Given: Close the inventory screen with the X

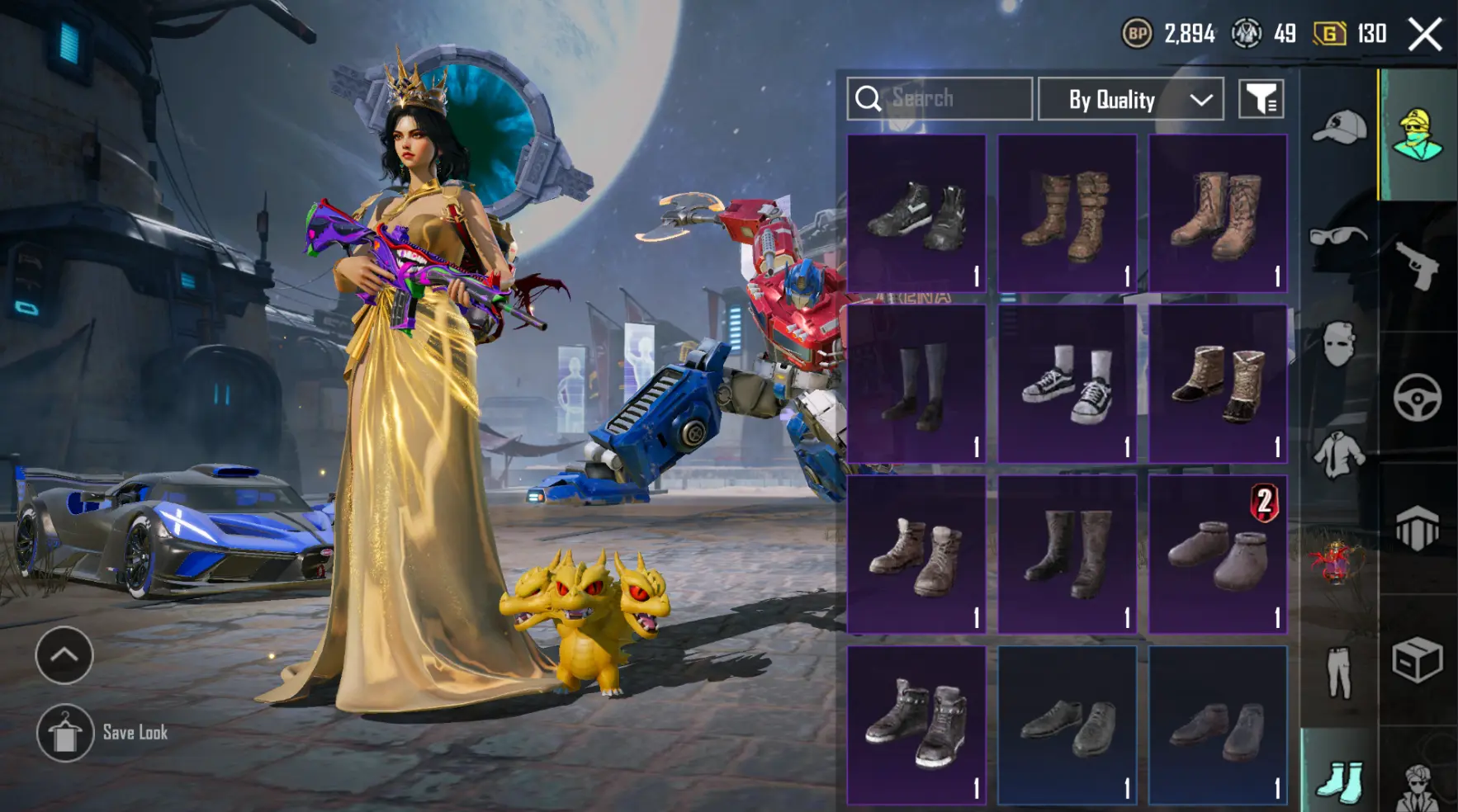Looking at the screenshot, I should (1425, 35).
